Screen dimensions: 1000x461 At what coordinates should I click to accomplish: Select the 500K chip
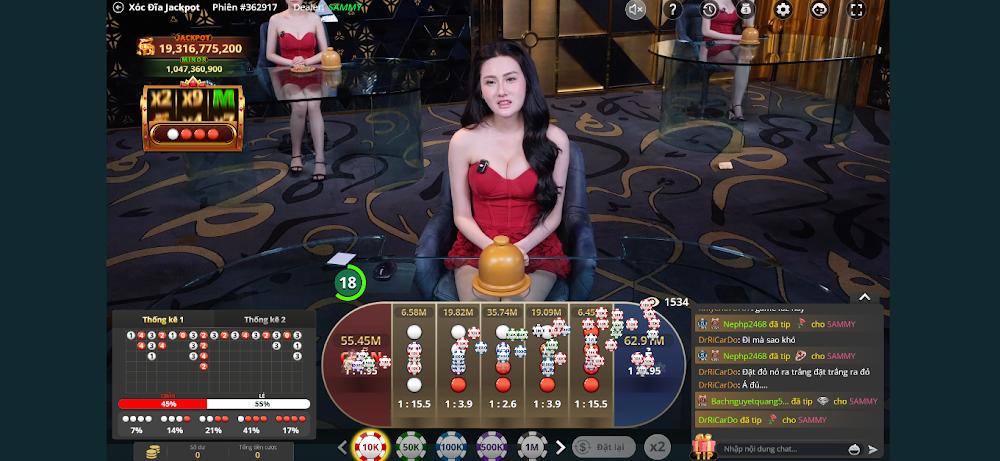pos(491,447)
